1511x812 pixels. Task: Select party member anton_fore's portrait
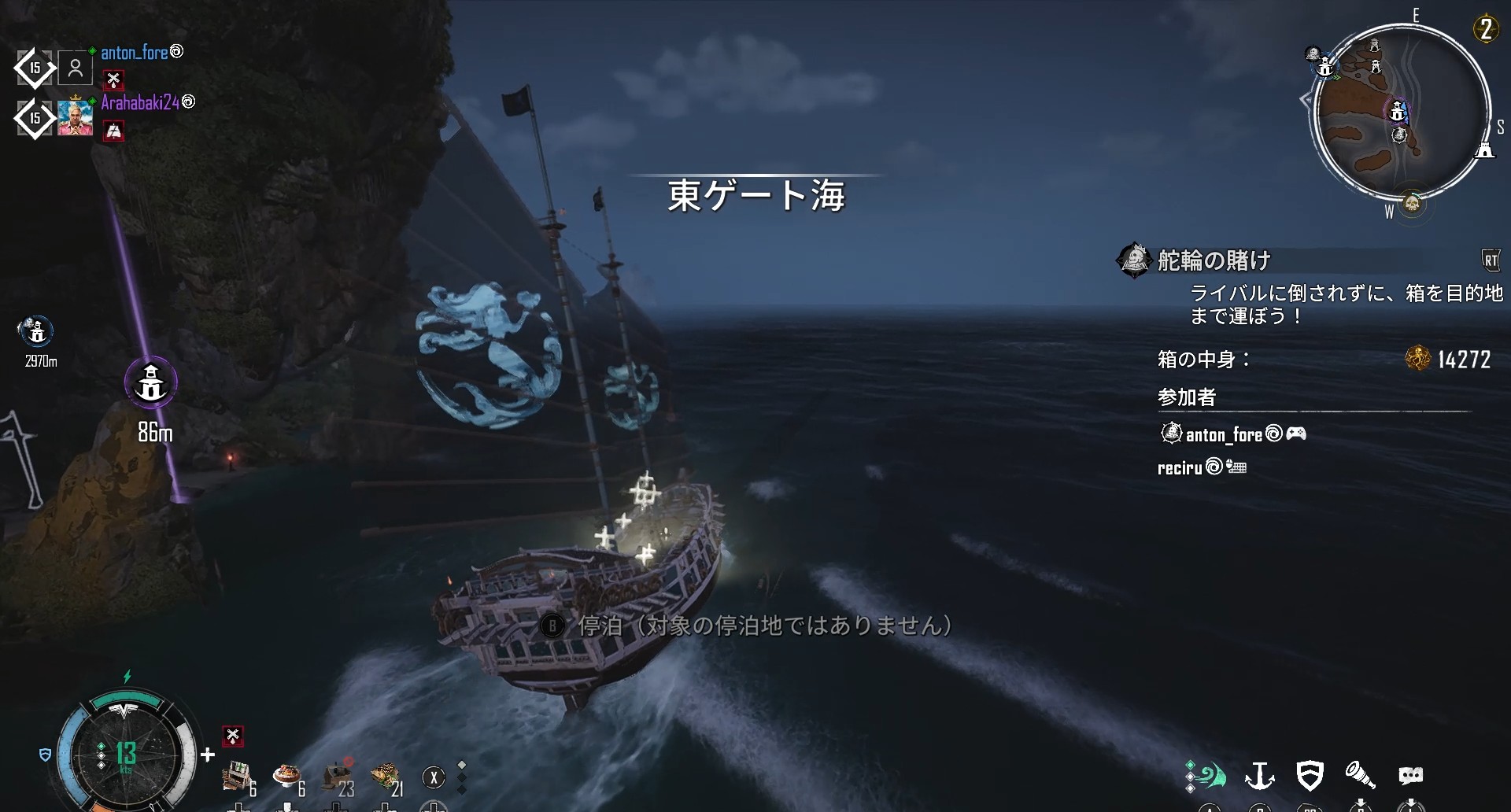76,68
